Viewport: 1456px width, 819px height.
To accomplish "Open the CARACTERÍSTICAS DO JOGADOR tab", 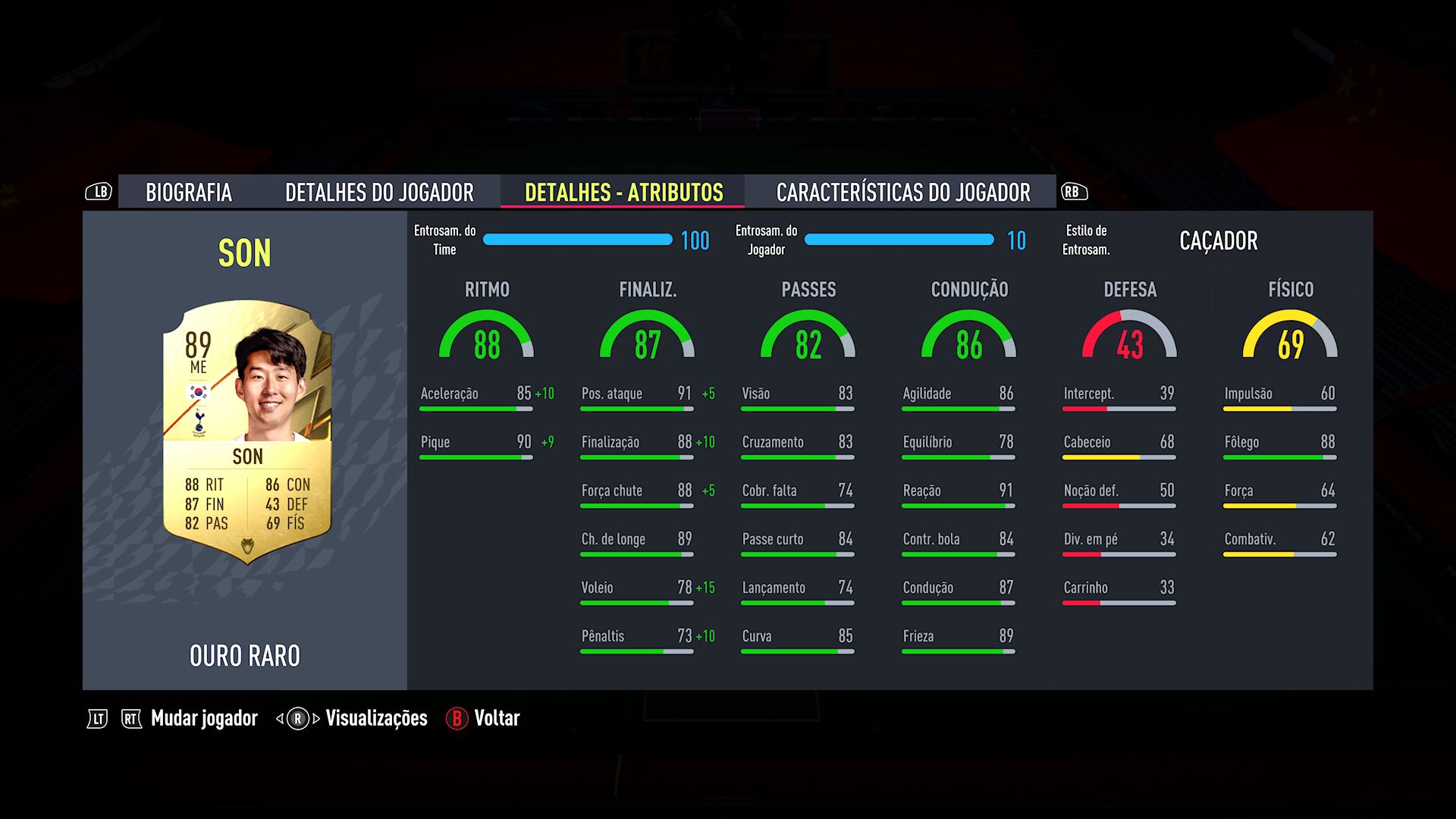I will (902, 192).
